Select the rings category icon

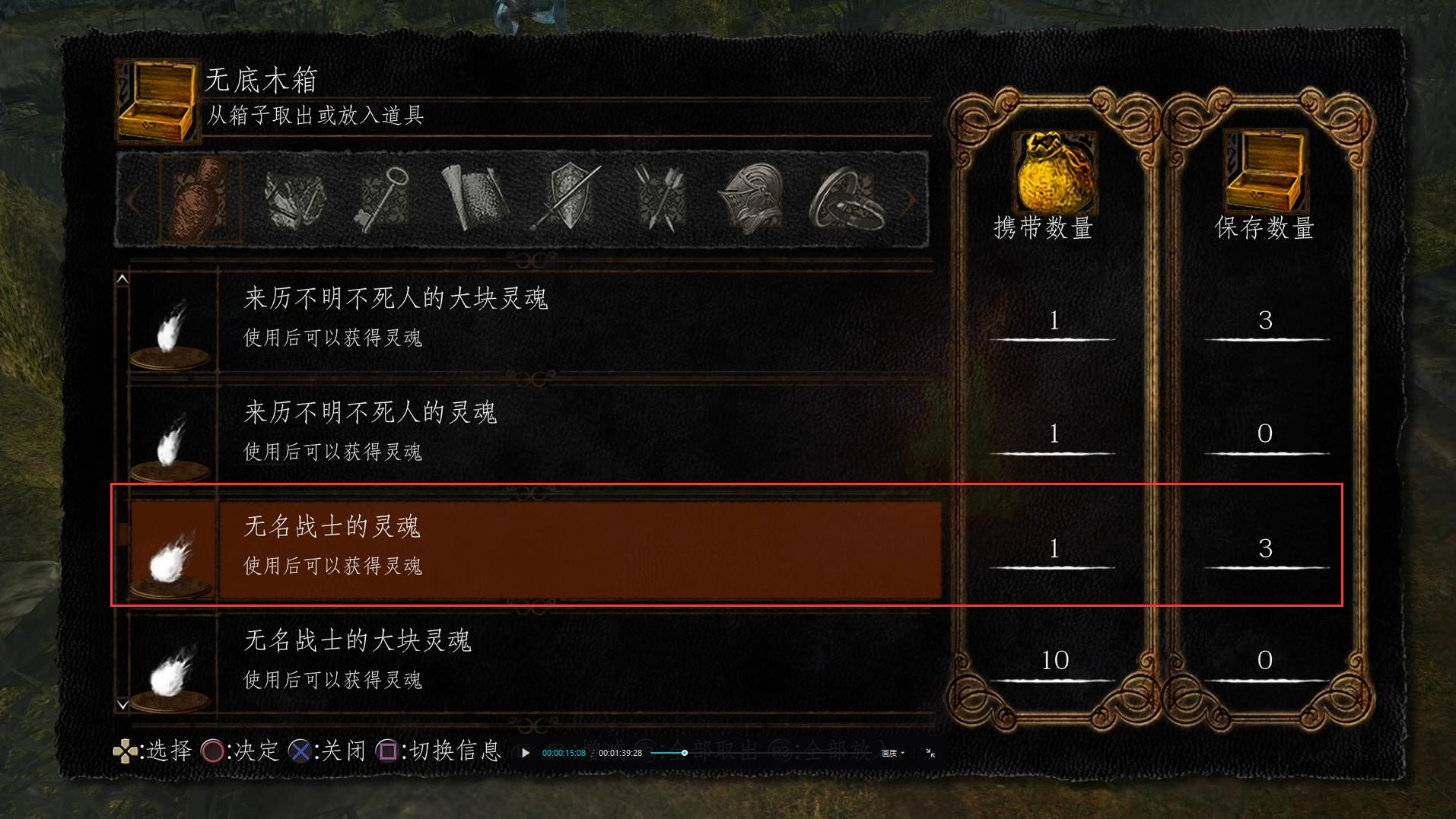point(847,200)
